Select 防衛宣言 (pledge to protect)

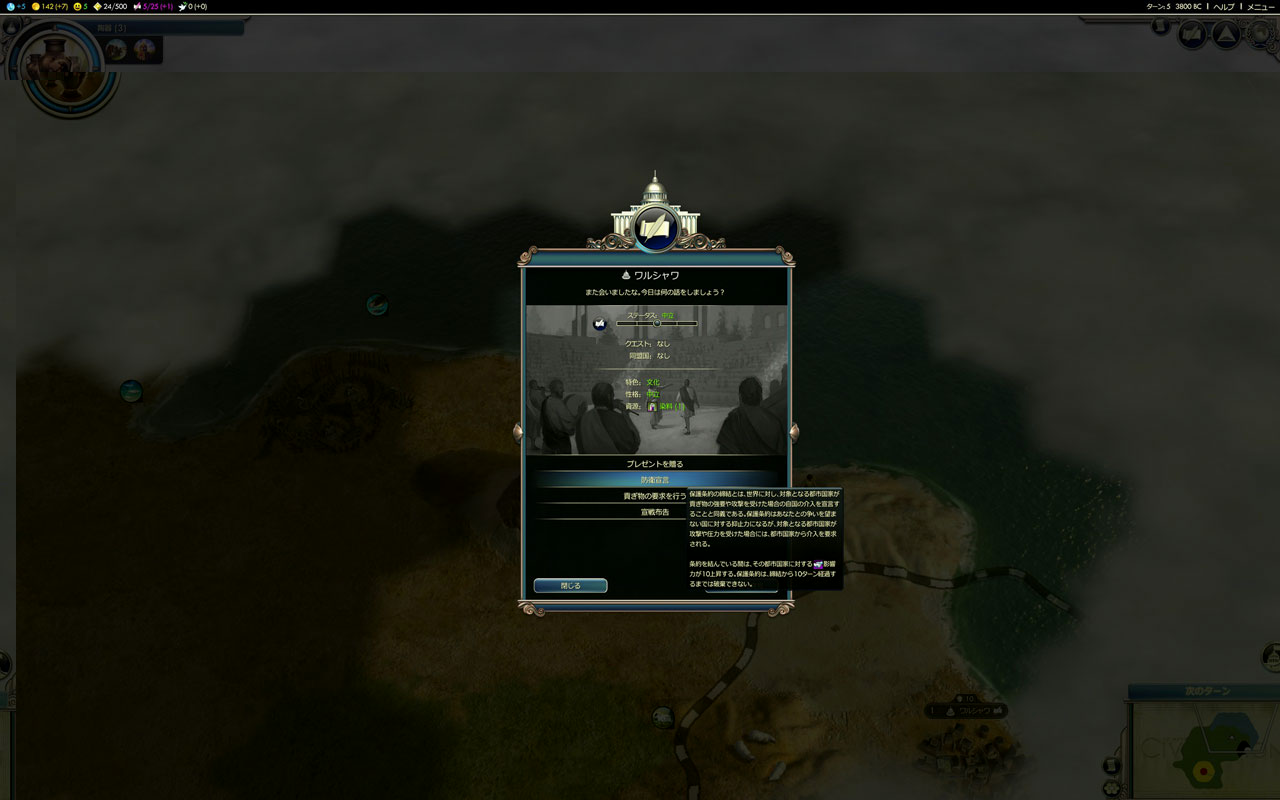pyautogui.click(x=655, y=480)
